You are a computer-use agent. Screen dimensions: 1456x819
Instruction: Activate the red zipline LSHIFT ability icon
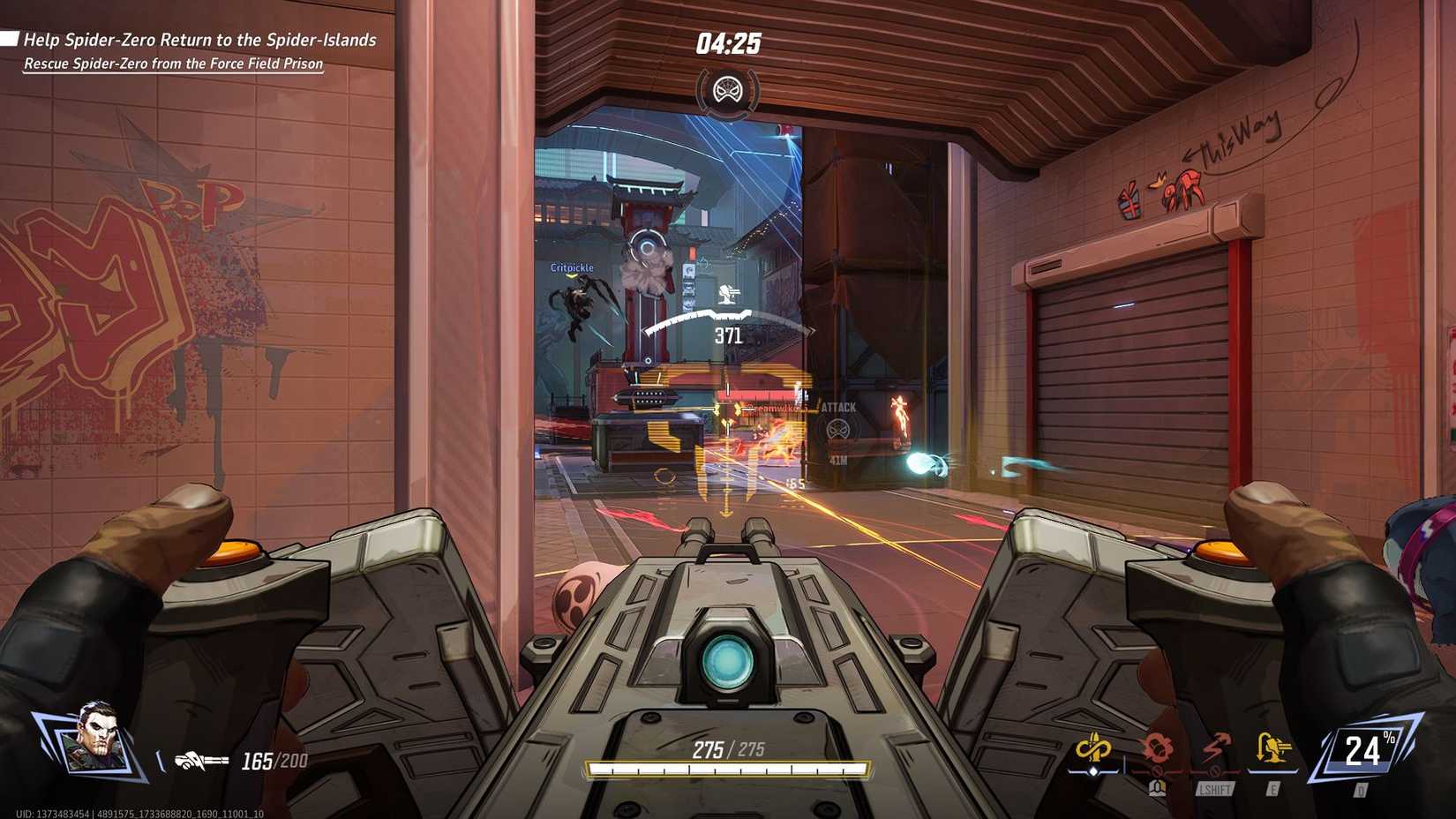click(1215, 751)
